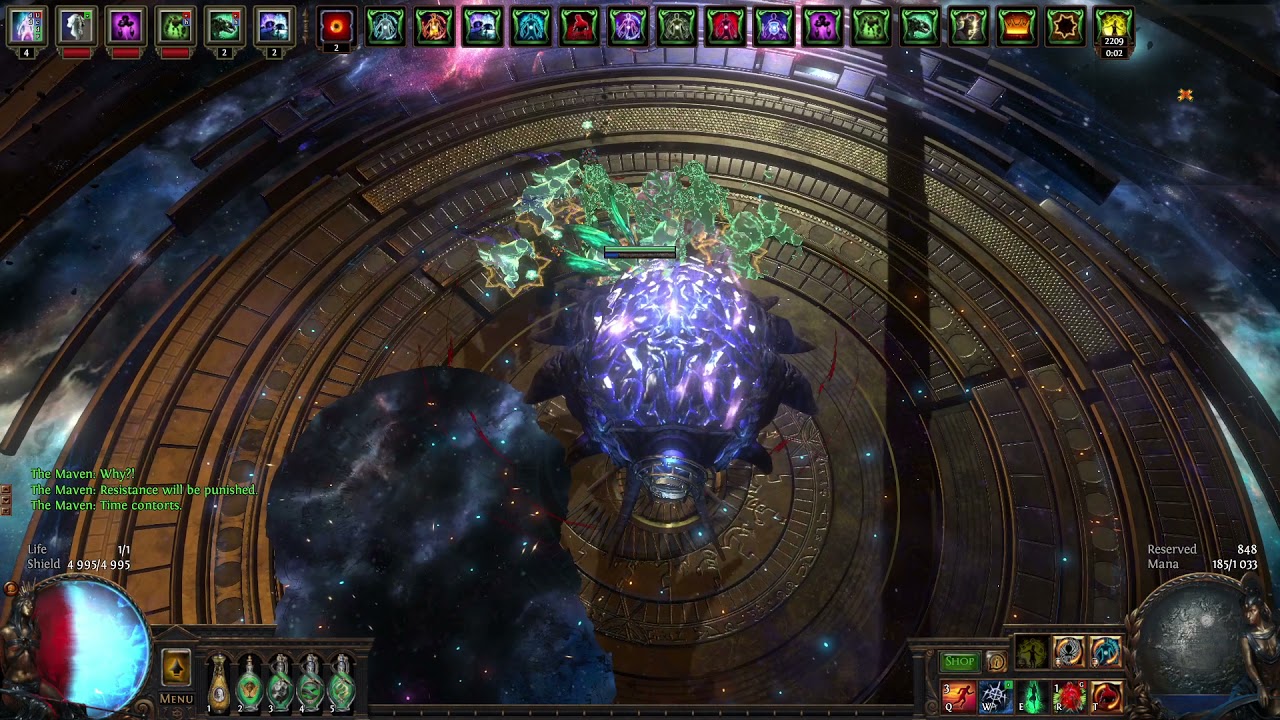Click the orange treasure chest buff icon
The height and width of the screenshot is (720, 1280).
coord(1016,27)
